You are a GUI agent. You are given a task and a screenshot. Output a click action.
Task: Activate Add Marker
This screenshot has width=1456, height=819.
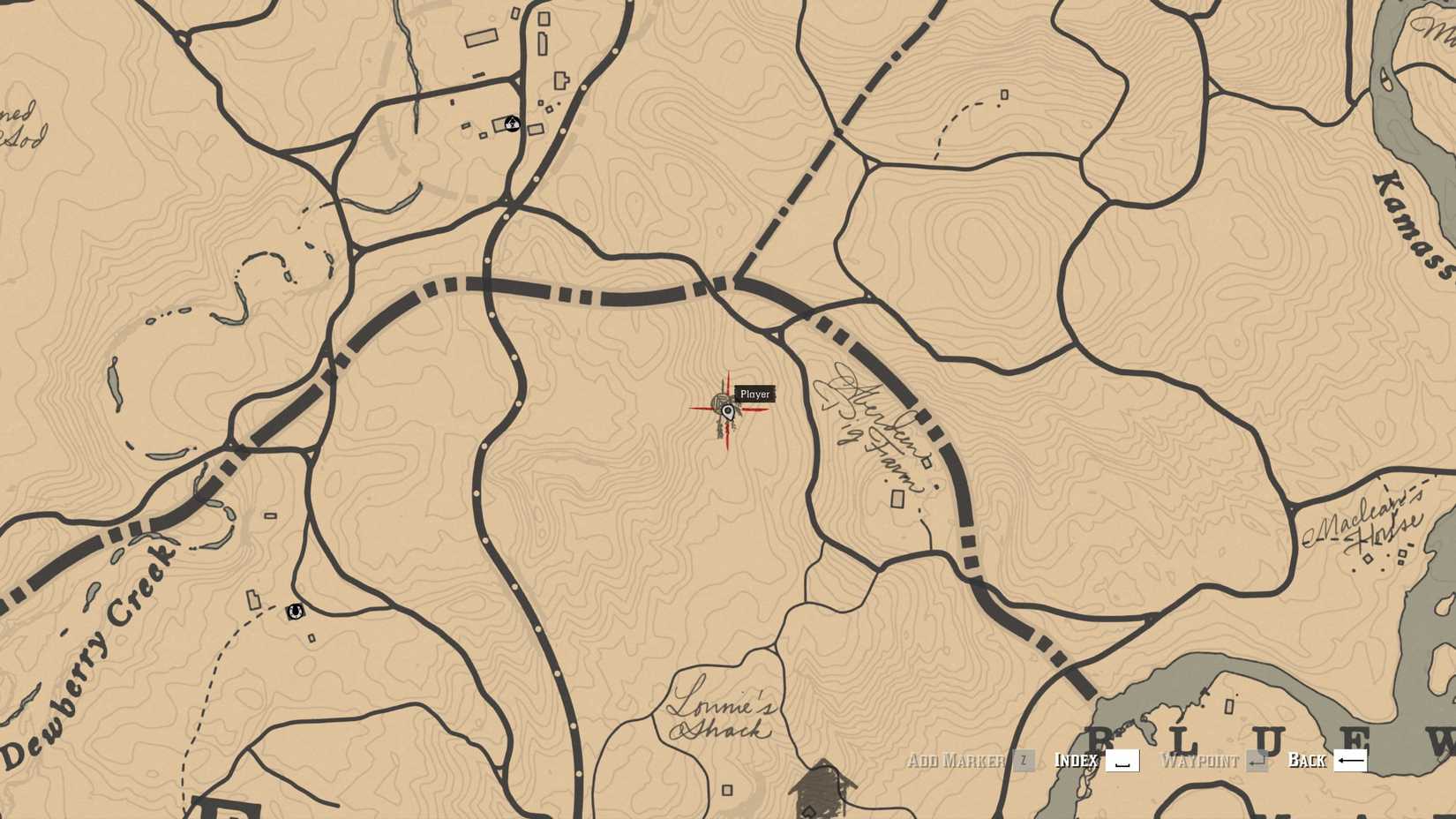click(957, 759)
